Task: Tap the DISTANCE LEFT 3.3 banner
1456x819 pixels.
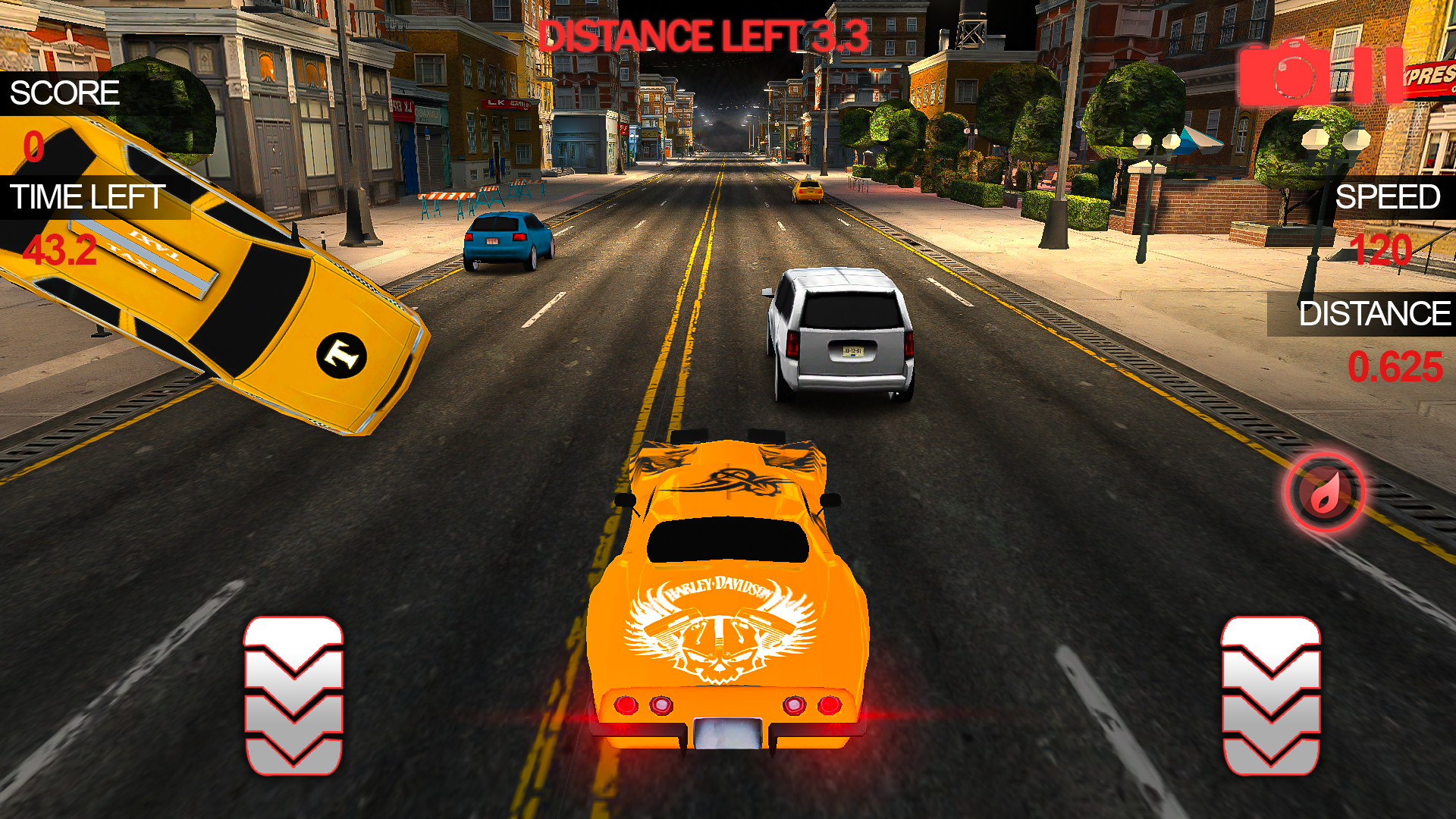Action: pyautogui.click(x=704, y=34)
